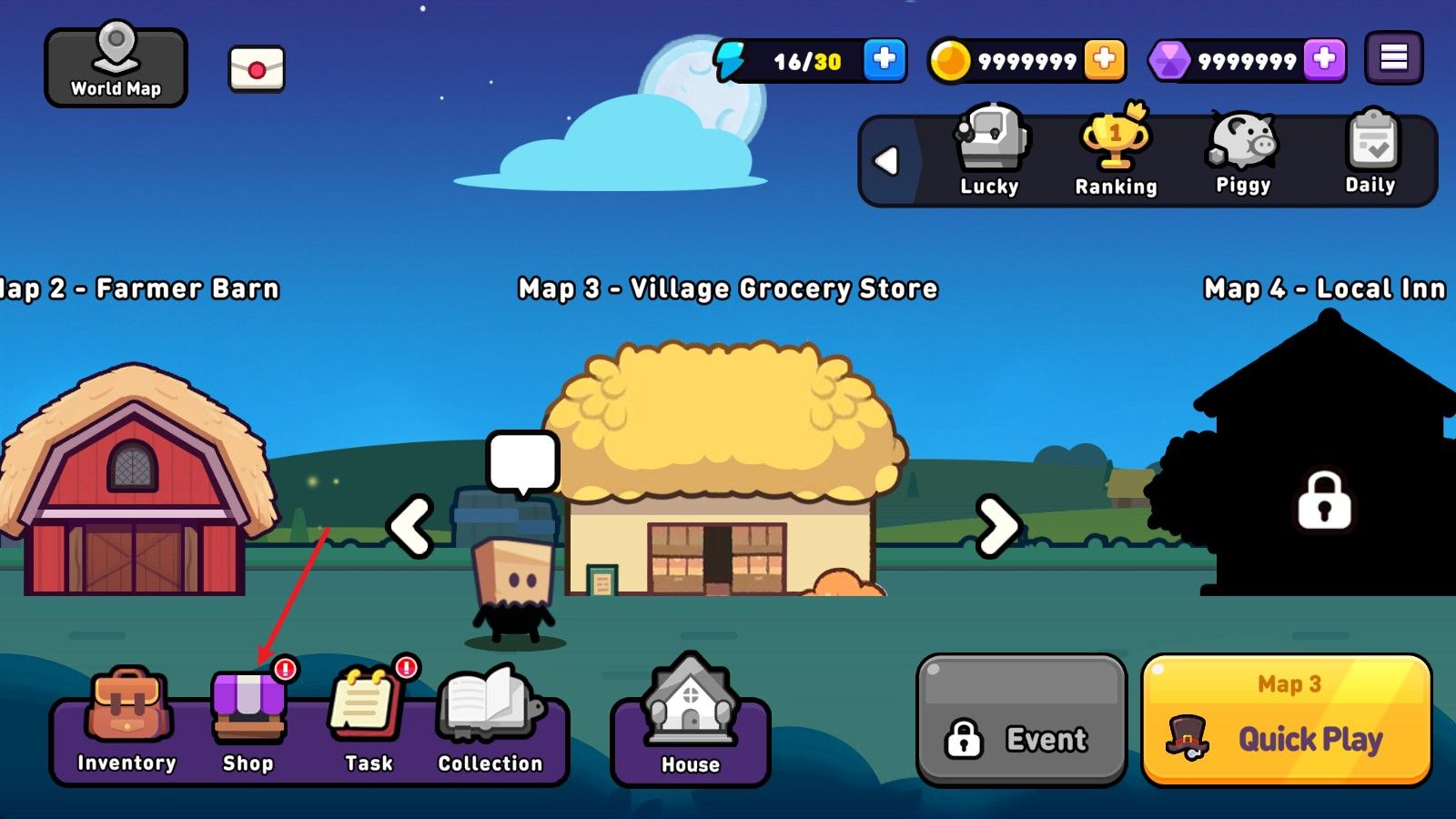View the Ranking trophy leaderboard
Viewport: 1456px width, 819px height.
1116,152
